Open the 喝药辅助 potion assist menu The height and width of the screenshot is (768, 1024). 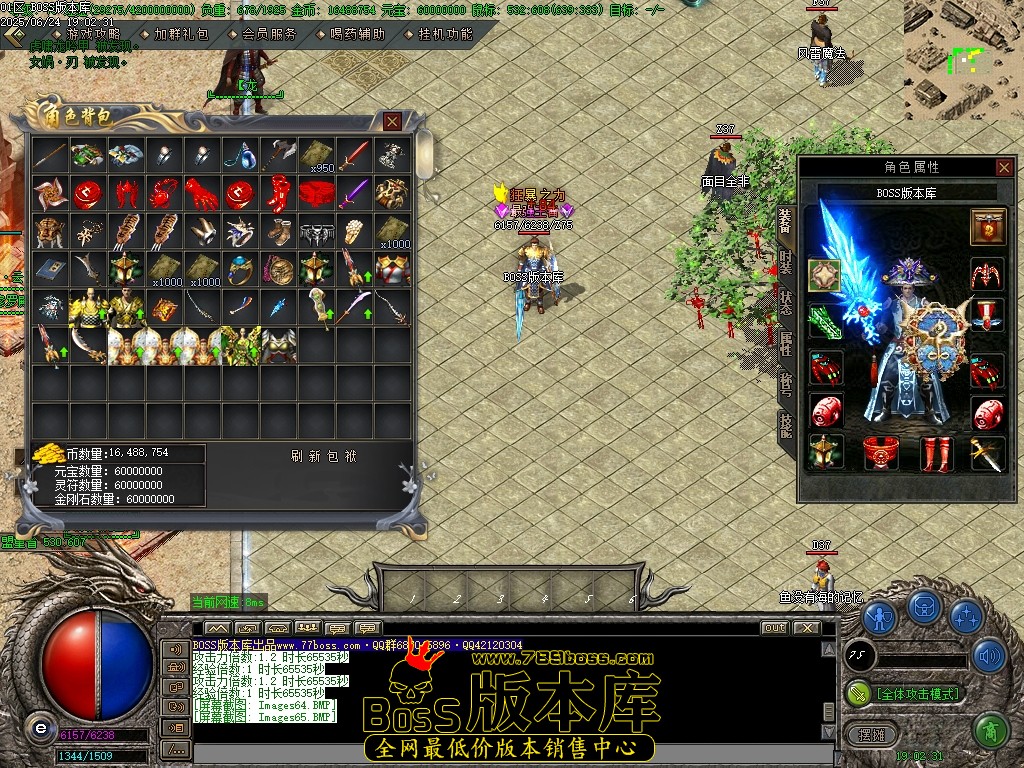pyautogui.click(x=357, y=34)
